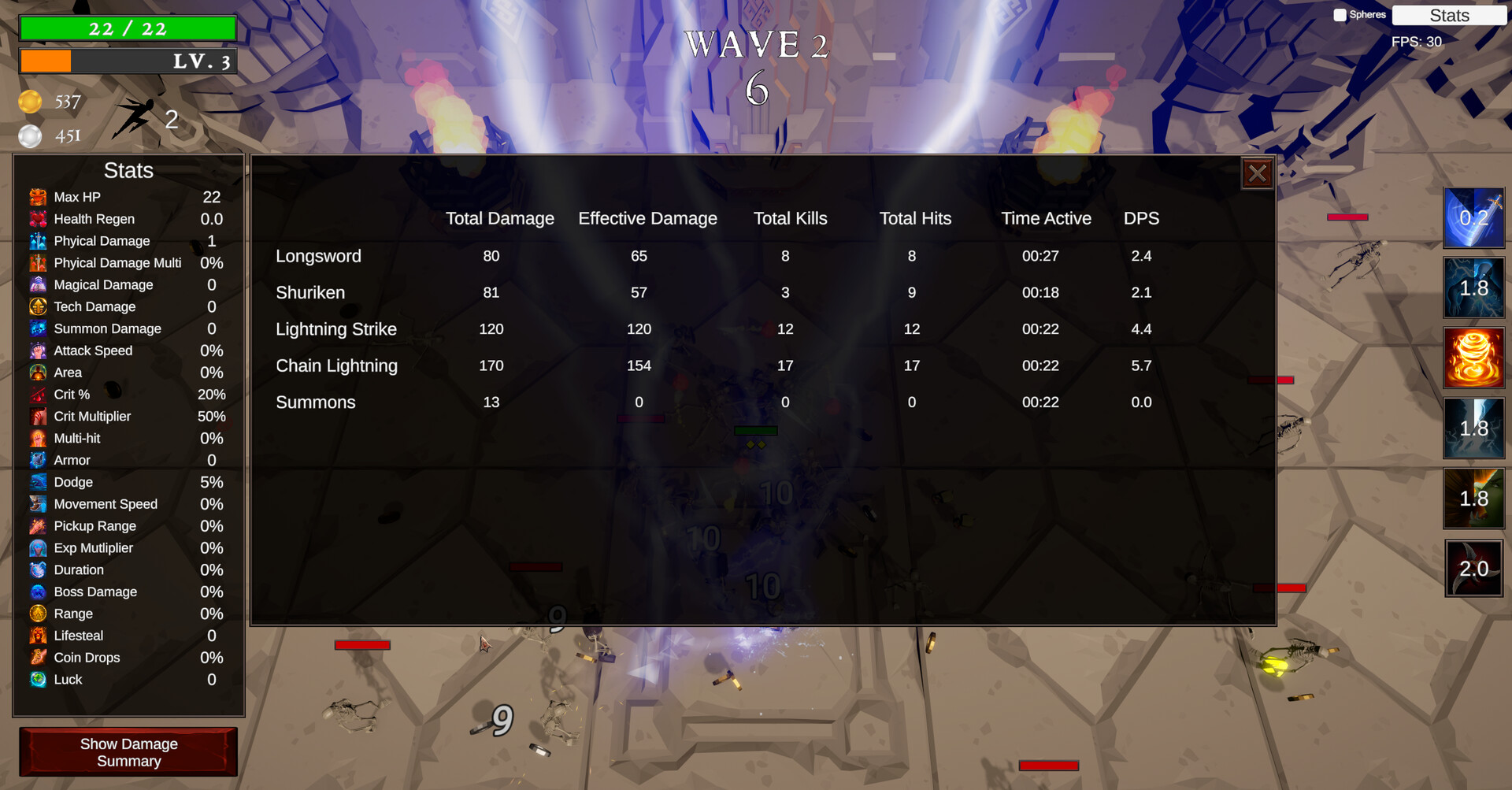Expand the Total Damage column header
The image size is (1512, 790).
tap(499, 218)
